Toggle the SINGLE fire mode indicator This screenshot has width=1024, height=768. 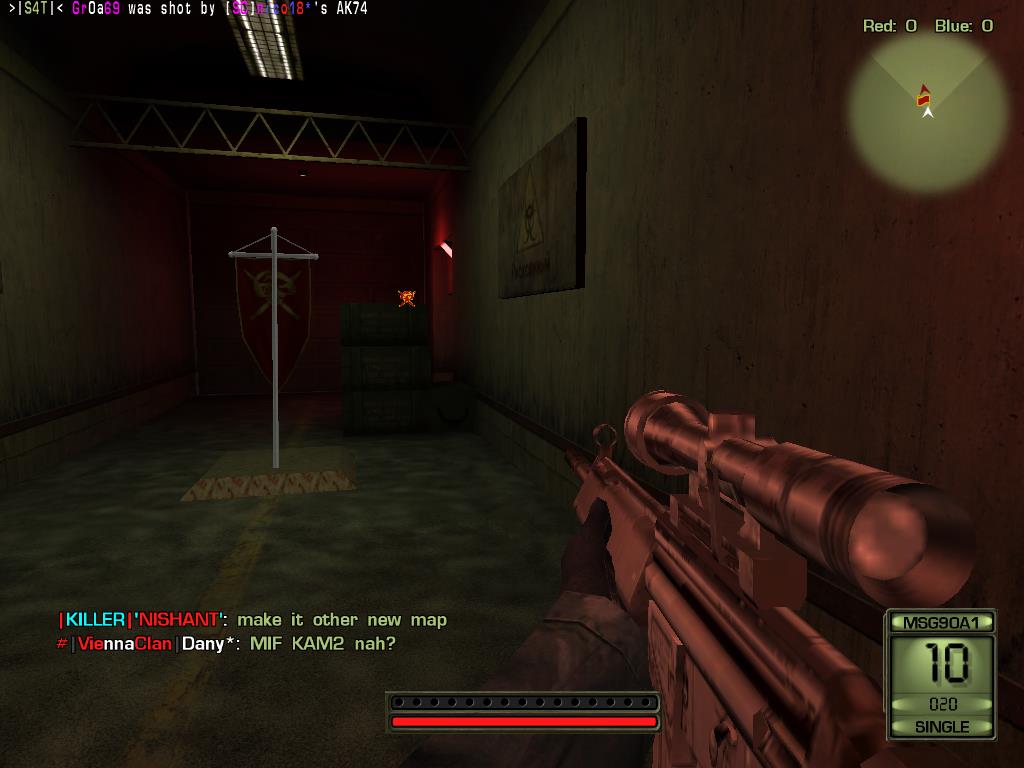(x=941, y=727)
